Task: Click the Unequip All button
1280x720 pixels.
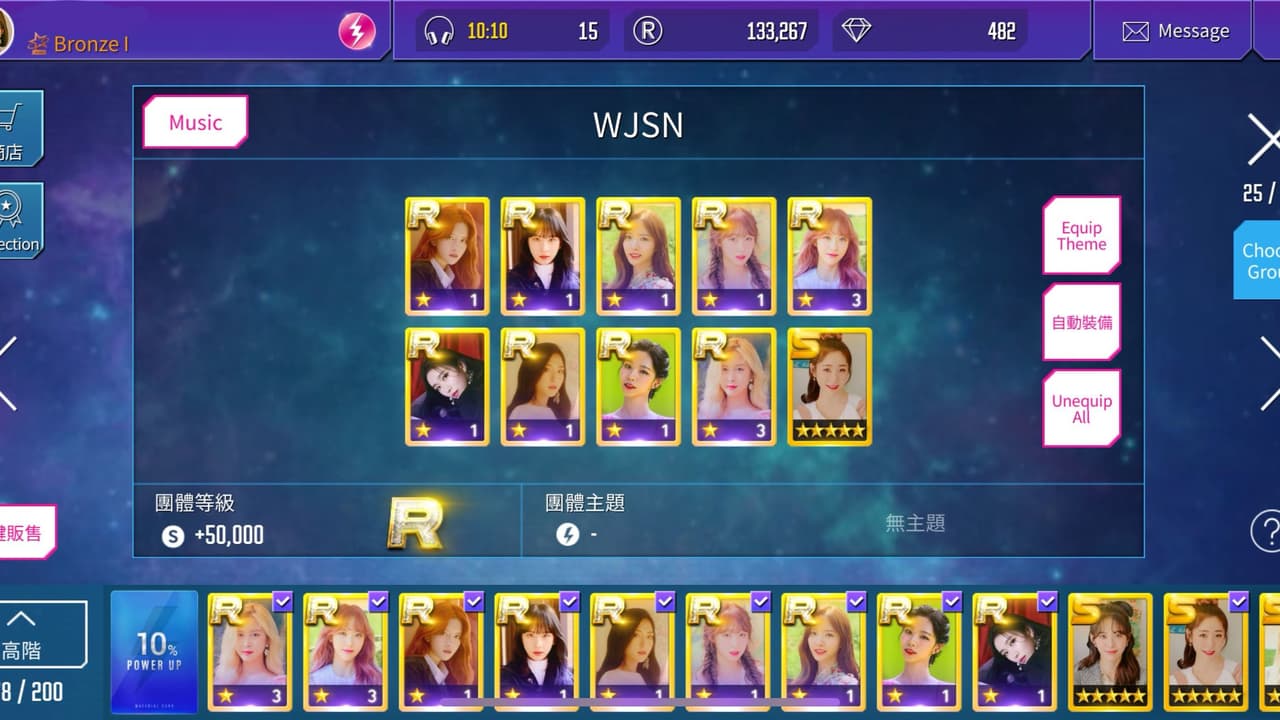Action: tap(1081, 407)
